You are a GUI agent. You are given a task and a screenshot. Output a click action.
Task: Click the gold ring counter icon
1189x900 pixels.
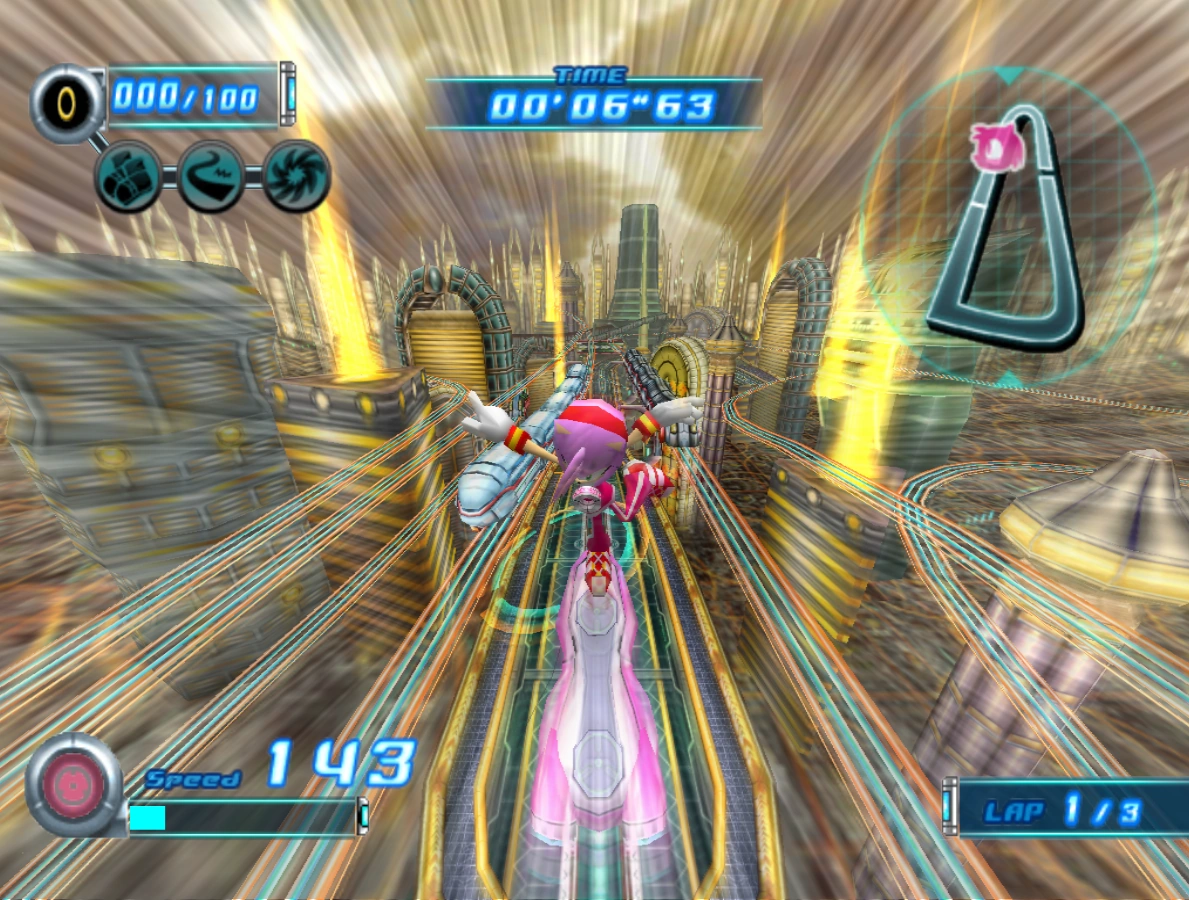coord(66,101)
